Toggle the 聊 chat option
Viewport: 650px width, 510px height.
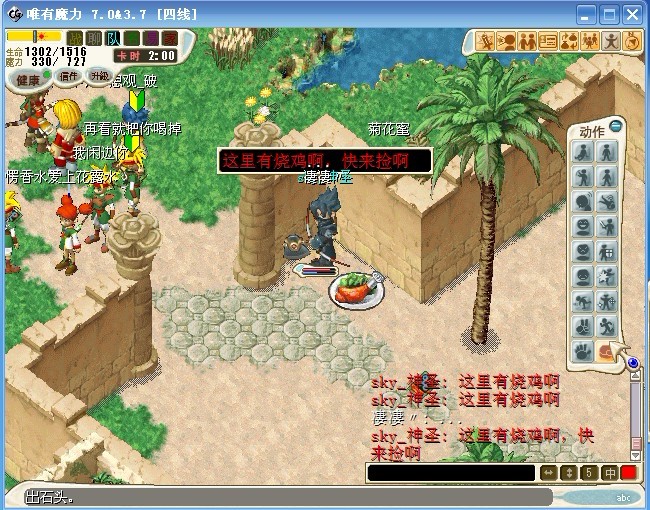(94, 38)
